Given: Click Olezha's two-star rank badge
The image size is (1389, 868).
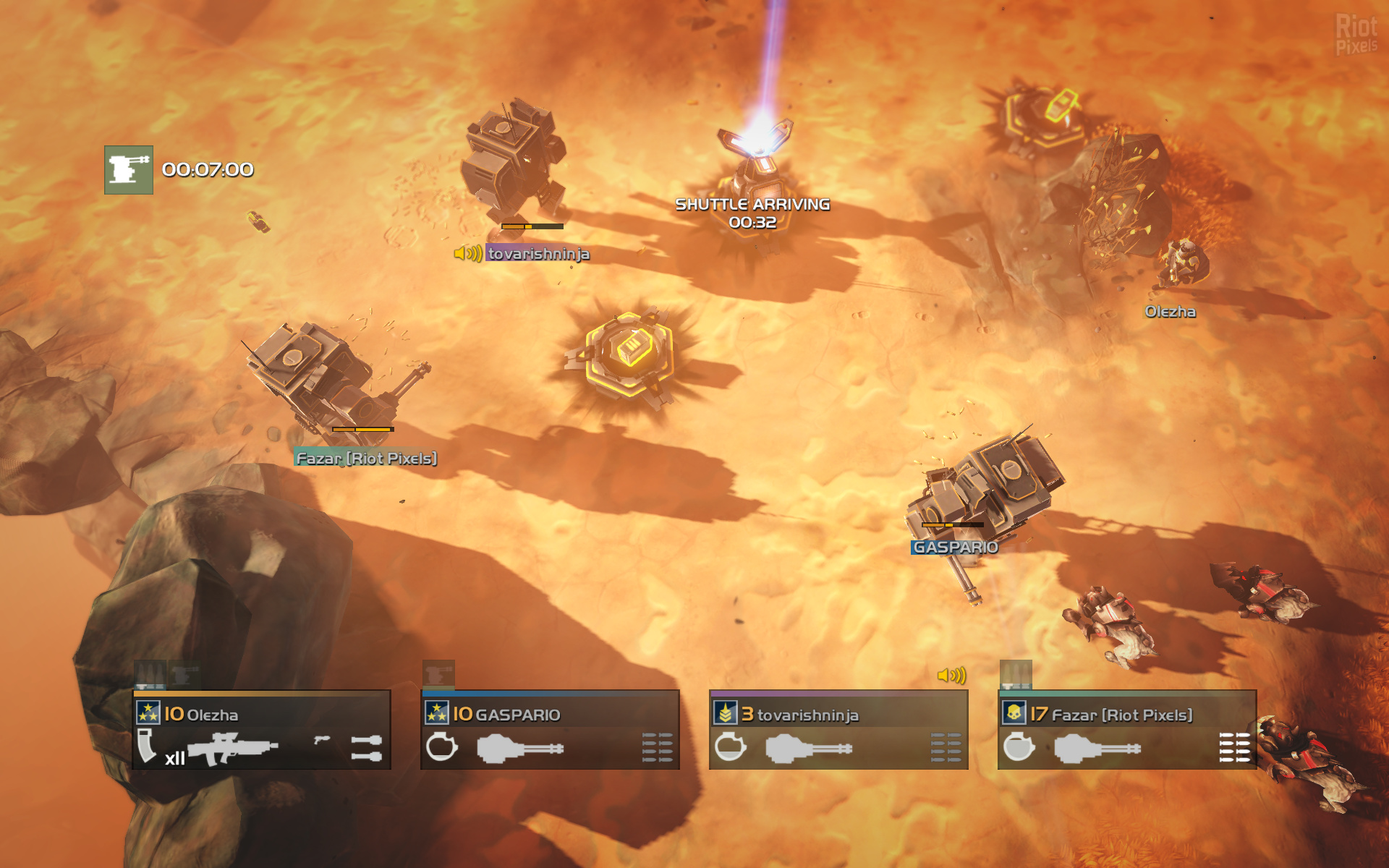Looking at the screenshot, I should pyautogui.click(x=148, y=713).
